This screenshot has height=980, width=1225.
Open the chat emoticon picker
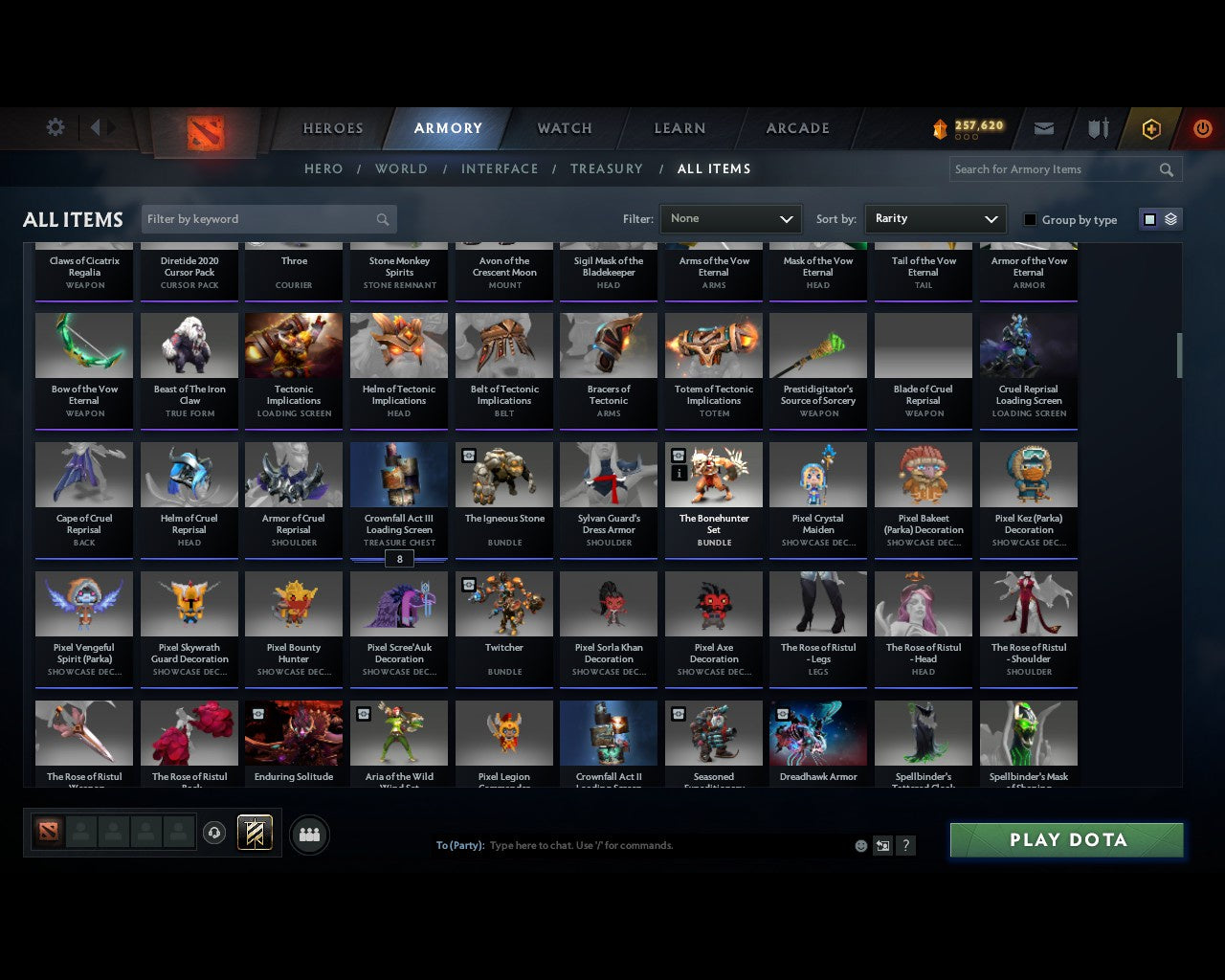pos(860,845)
